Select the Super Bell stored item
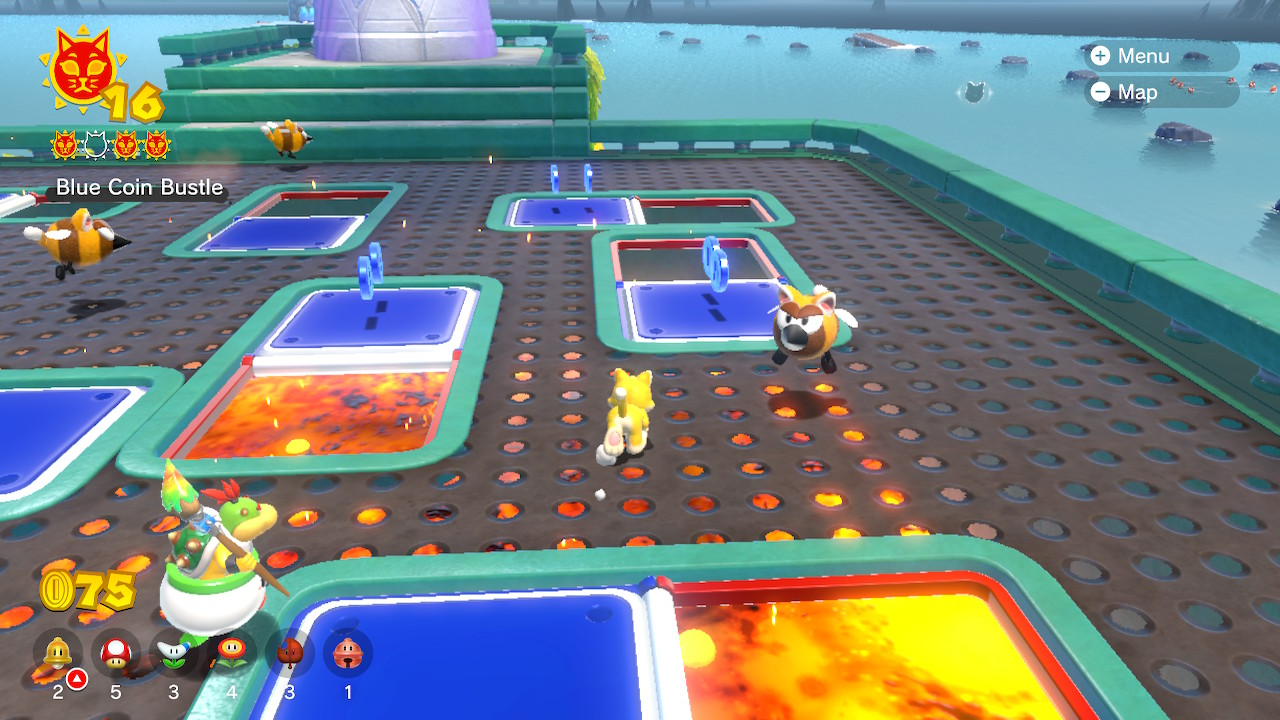The image size is (1280, 720). pos(57,653)
